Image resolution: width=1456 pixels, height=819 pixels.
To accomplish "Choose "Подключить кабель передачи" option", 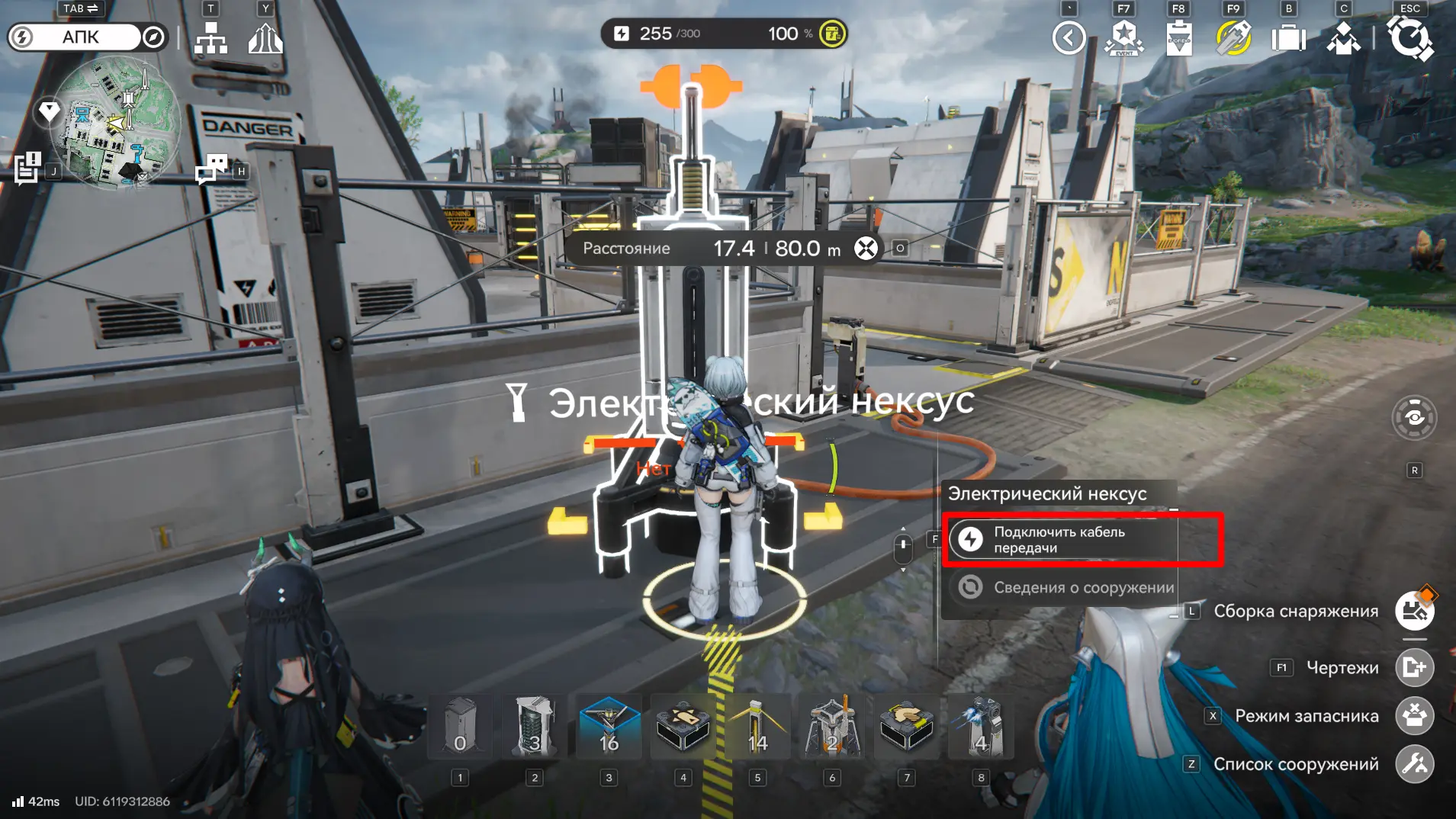I will coord(1060,540).
